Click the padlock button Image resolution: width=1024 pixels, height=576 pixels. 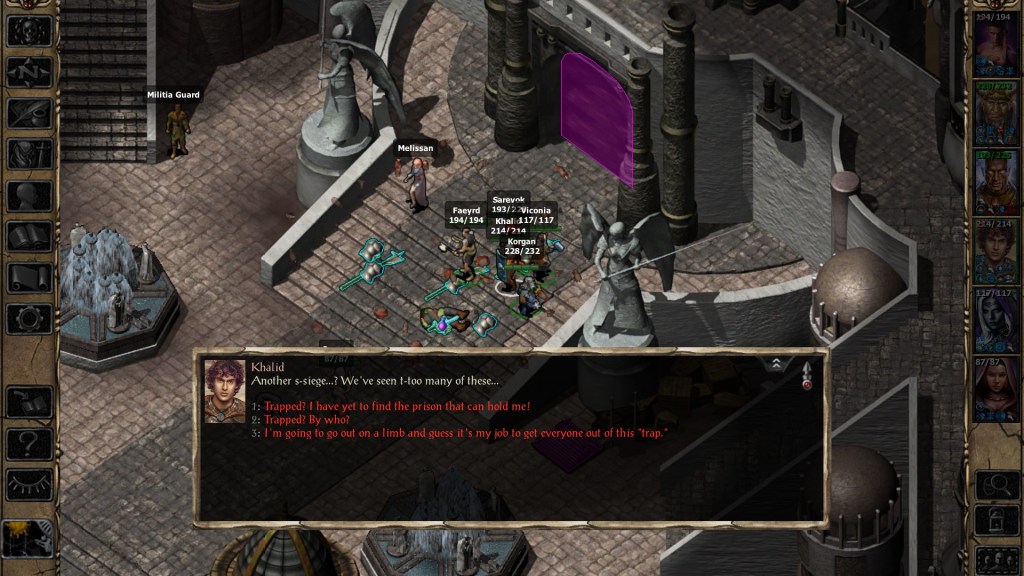pyautogui.click(x=996, y=520)
